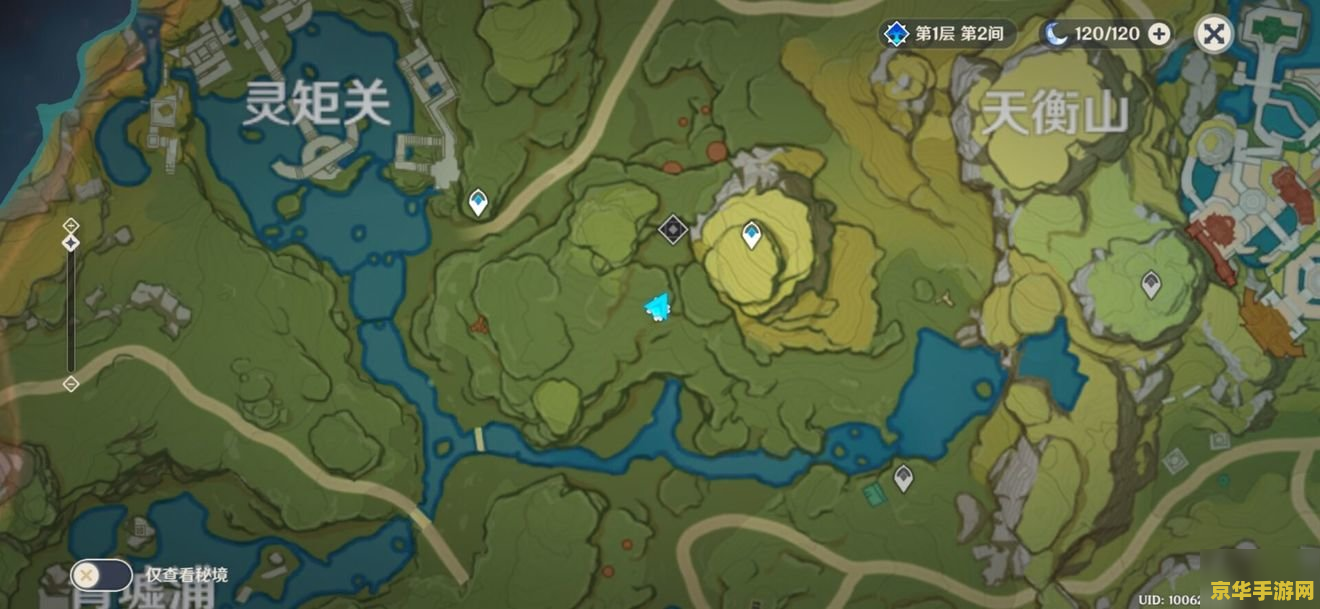Zoom in using the map slider's top button
Viewport: 1320px width, 609px height.
(71, 224)
